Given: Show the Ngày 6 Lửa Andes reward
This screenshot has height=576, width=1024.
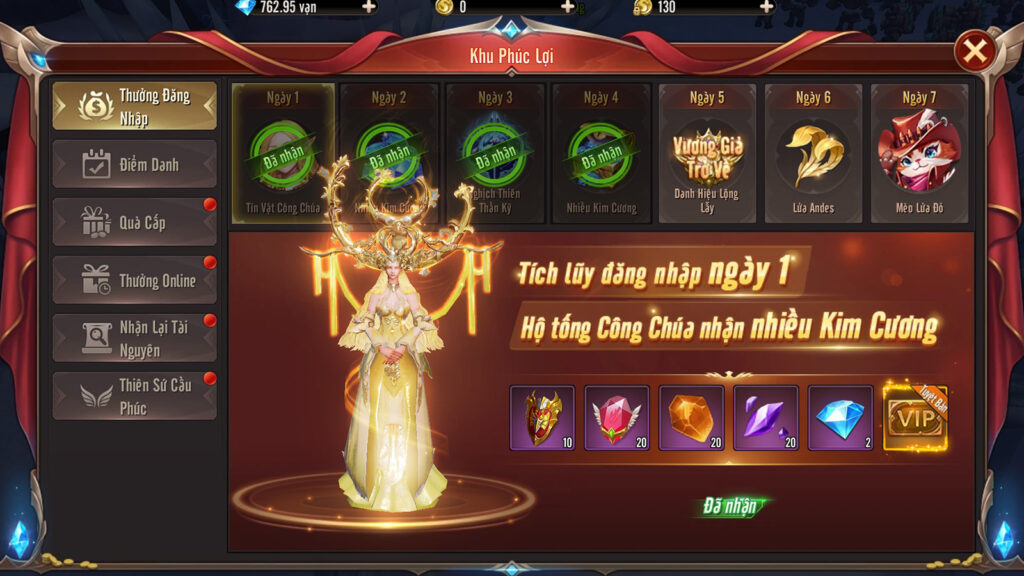Looking at the screenshot, I should tap(813, 153).
